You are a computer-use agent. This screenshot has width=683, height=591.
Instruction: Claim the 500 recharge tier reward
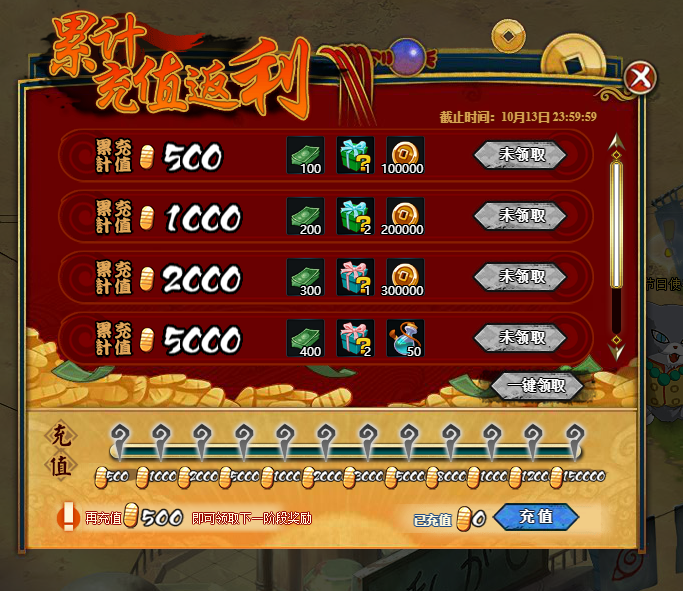point(520,155)
